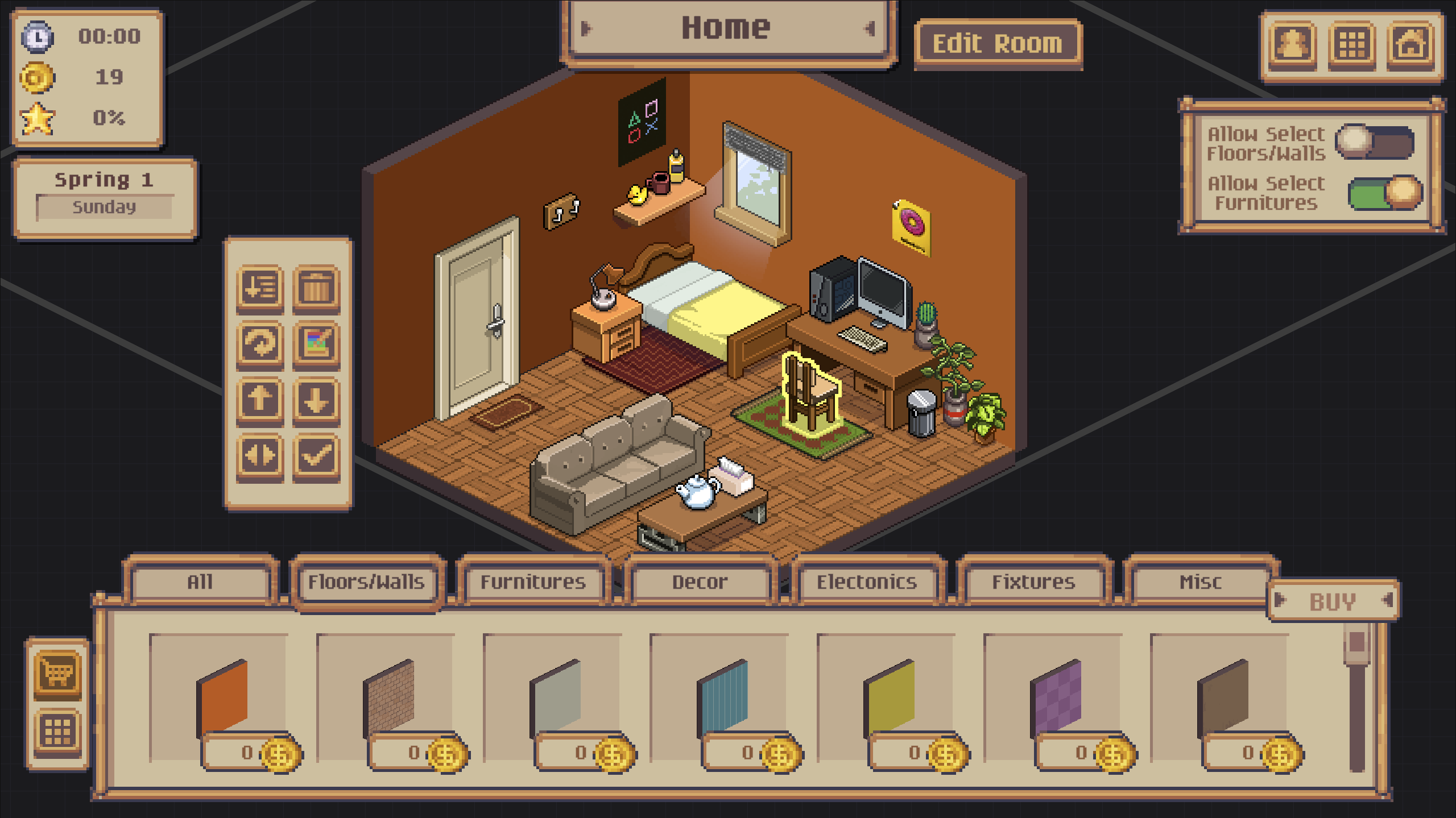This screenshot has height=818, width=1456.
Task: Confirm placement with the checkmark button
Action: click(316, 456)
